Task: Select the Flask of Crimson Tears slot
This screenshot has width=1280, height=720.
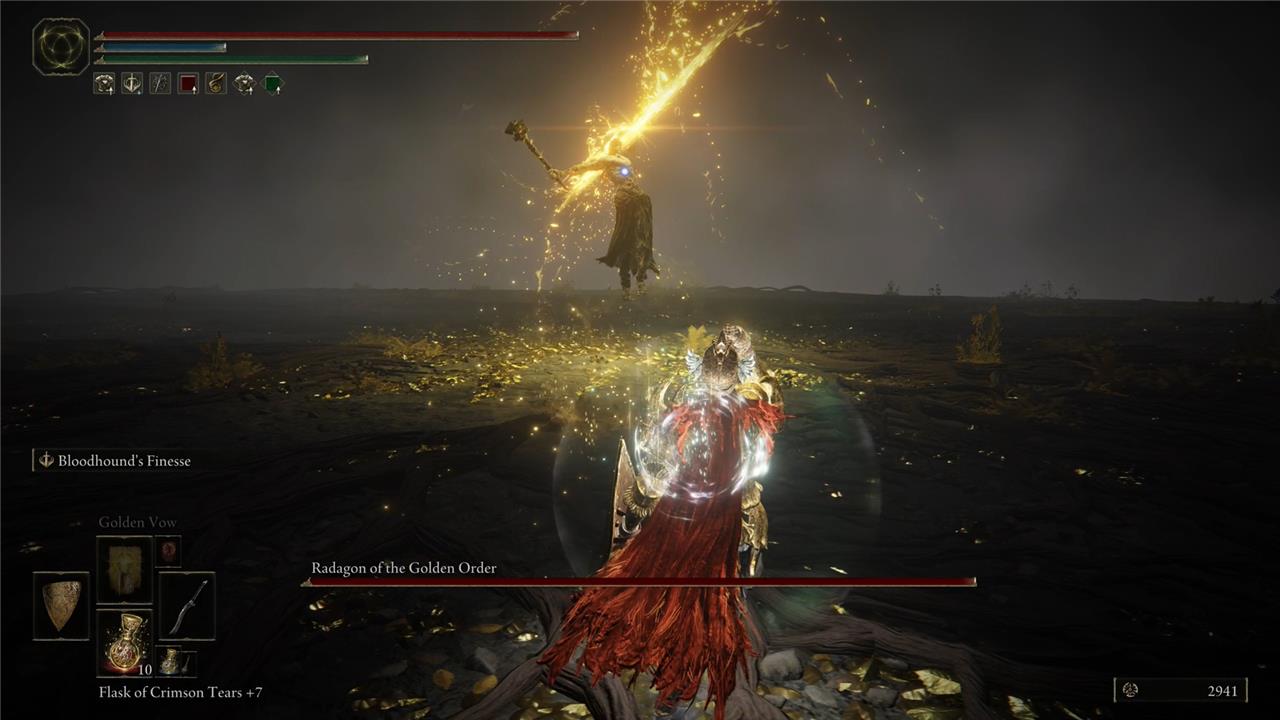Action: pyautogui.click(x=124, y=643)
